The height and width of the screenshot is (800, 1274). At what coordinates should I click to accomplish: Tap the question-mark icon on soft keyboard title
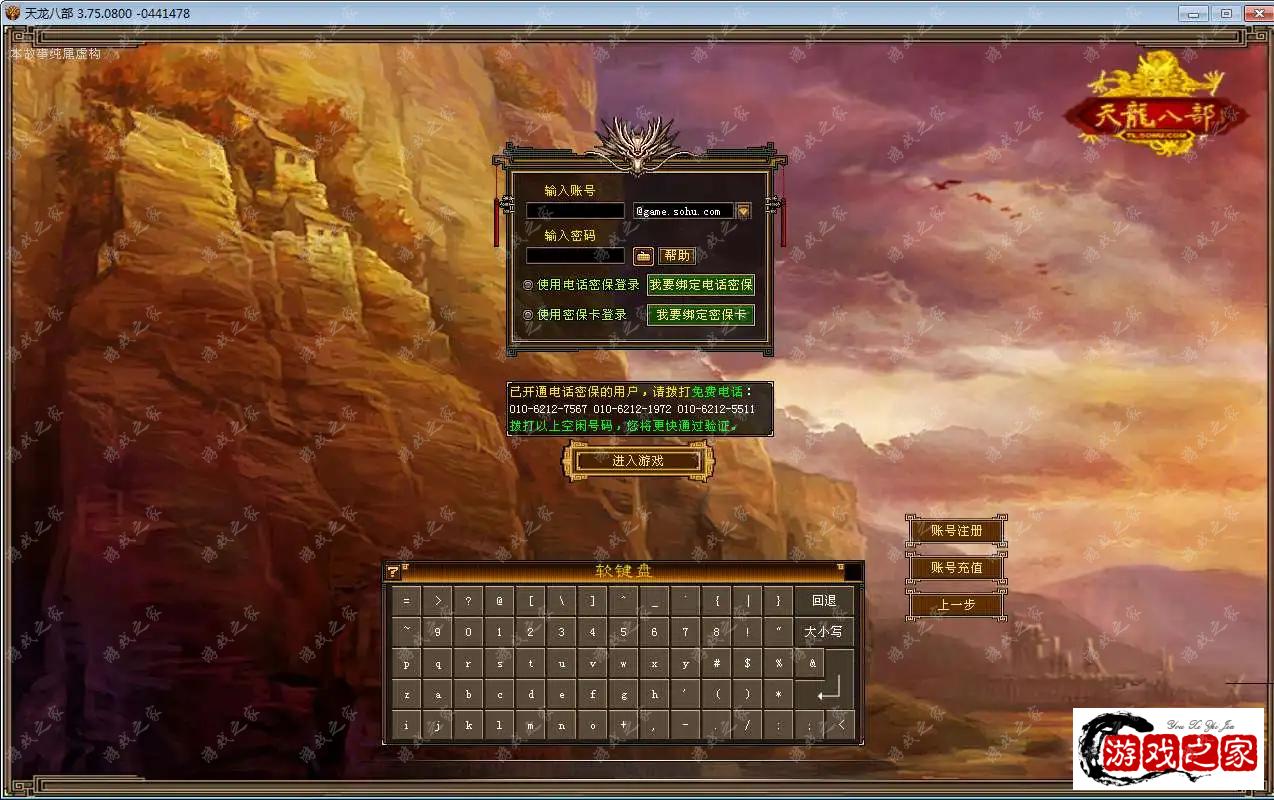(393, 571)
